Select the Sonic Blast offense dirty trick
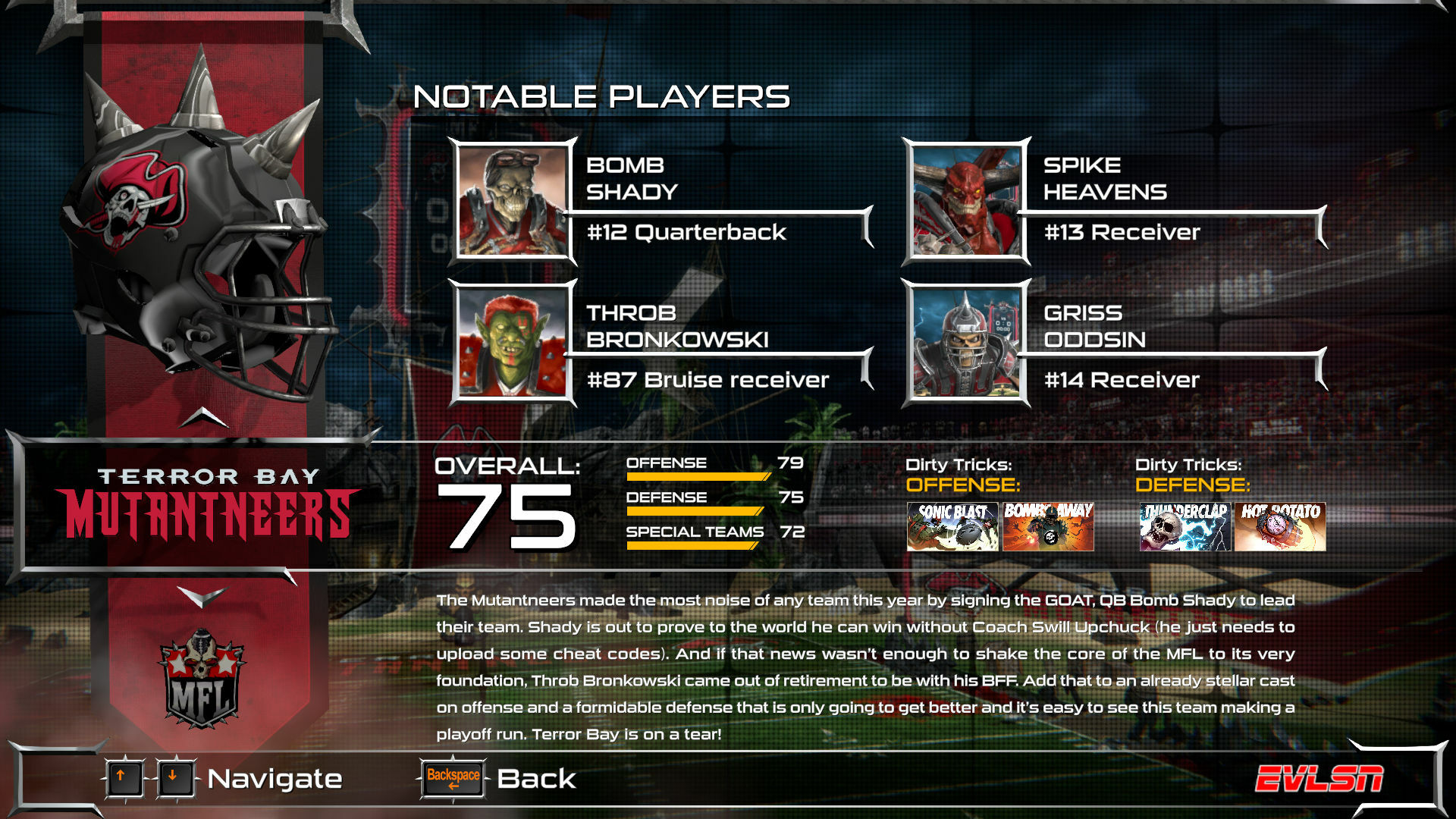This screenshot has height=819, width=1456. 952,526
